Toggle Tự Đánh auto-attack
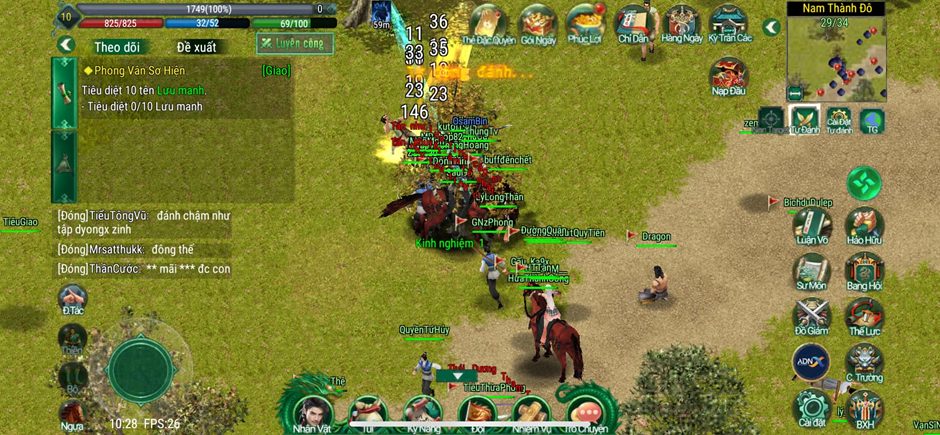Image resolution: width=940 pixels, height=435 pixels. [x=805, y=120]
